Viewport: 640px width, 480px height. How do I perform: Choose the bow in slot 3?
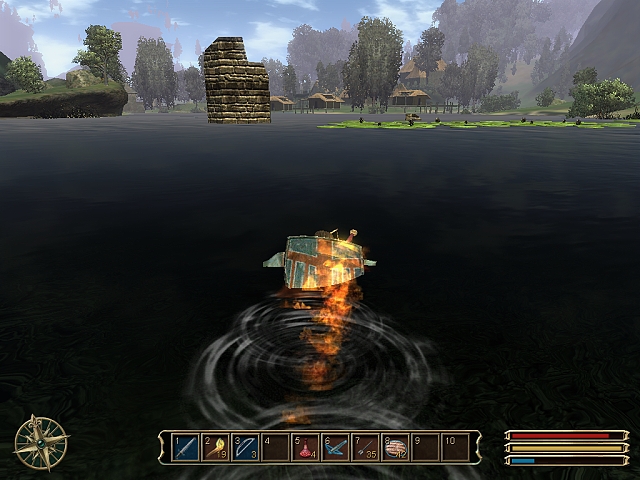coord(245,447)
